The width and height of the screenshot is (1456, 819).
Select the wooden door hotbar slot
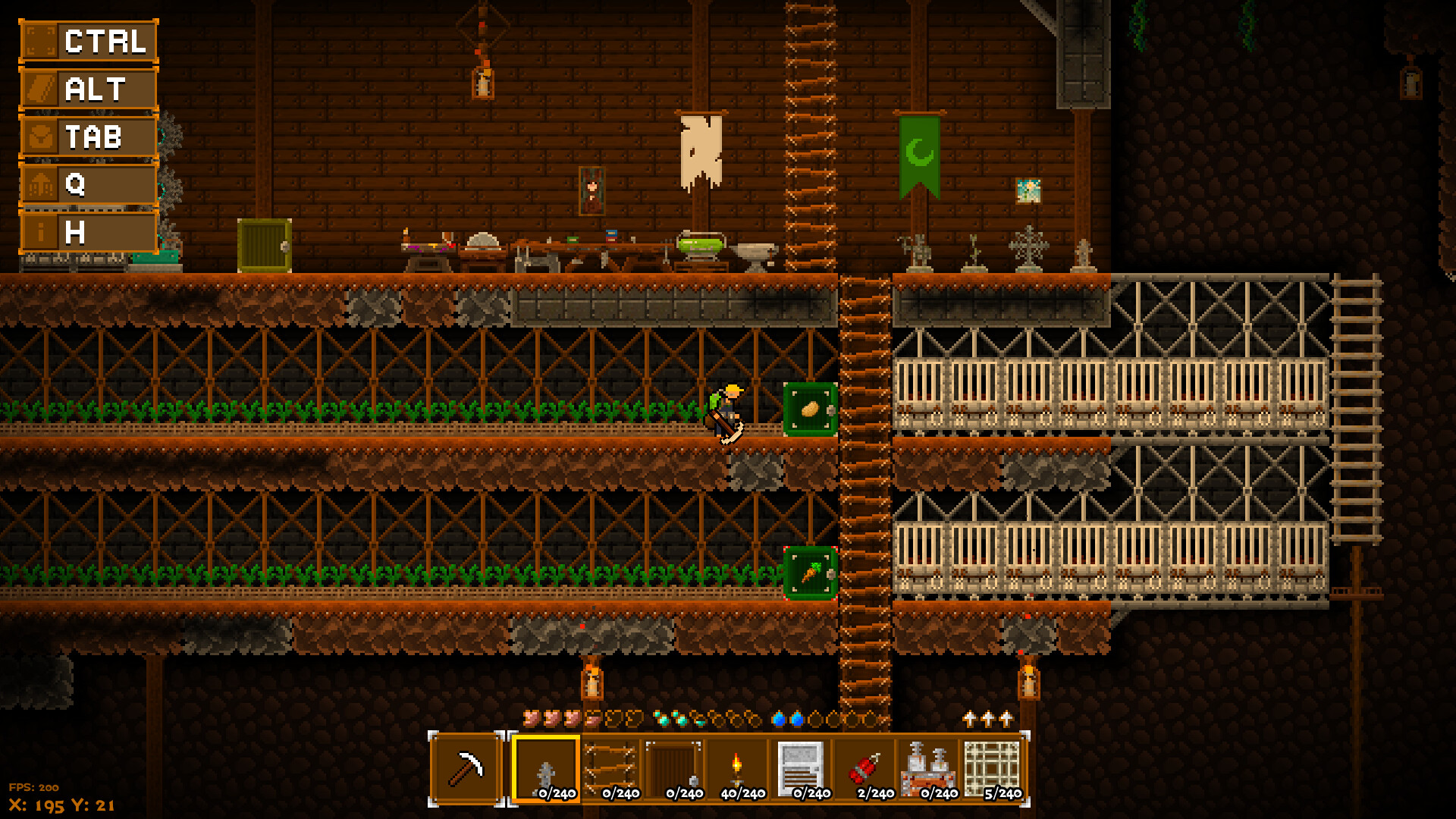click(x=673, y=766)
